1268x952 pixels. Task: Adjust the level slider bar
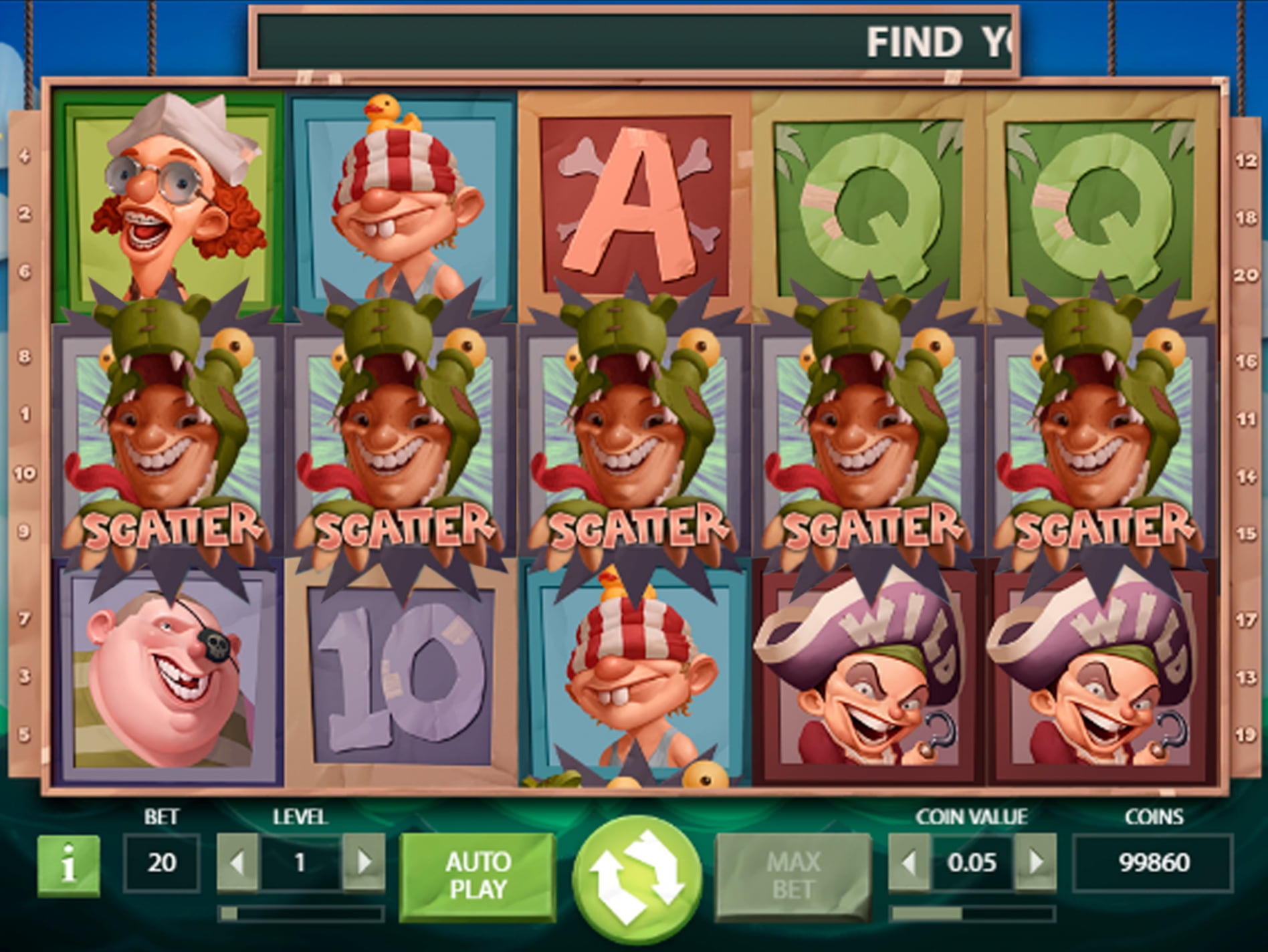(x=301, y=913)
